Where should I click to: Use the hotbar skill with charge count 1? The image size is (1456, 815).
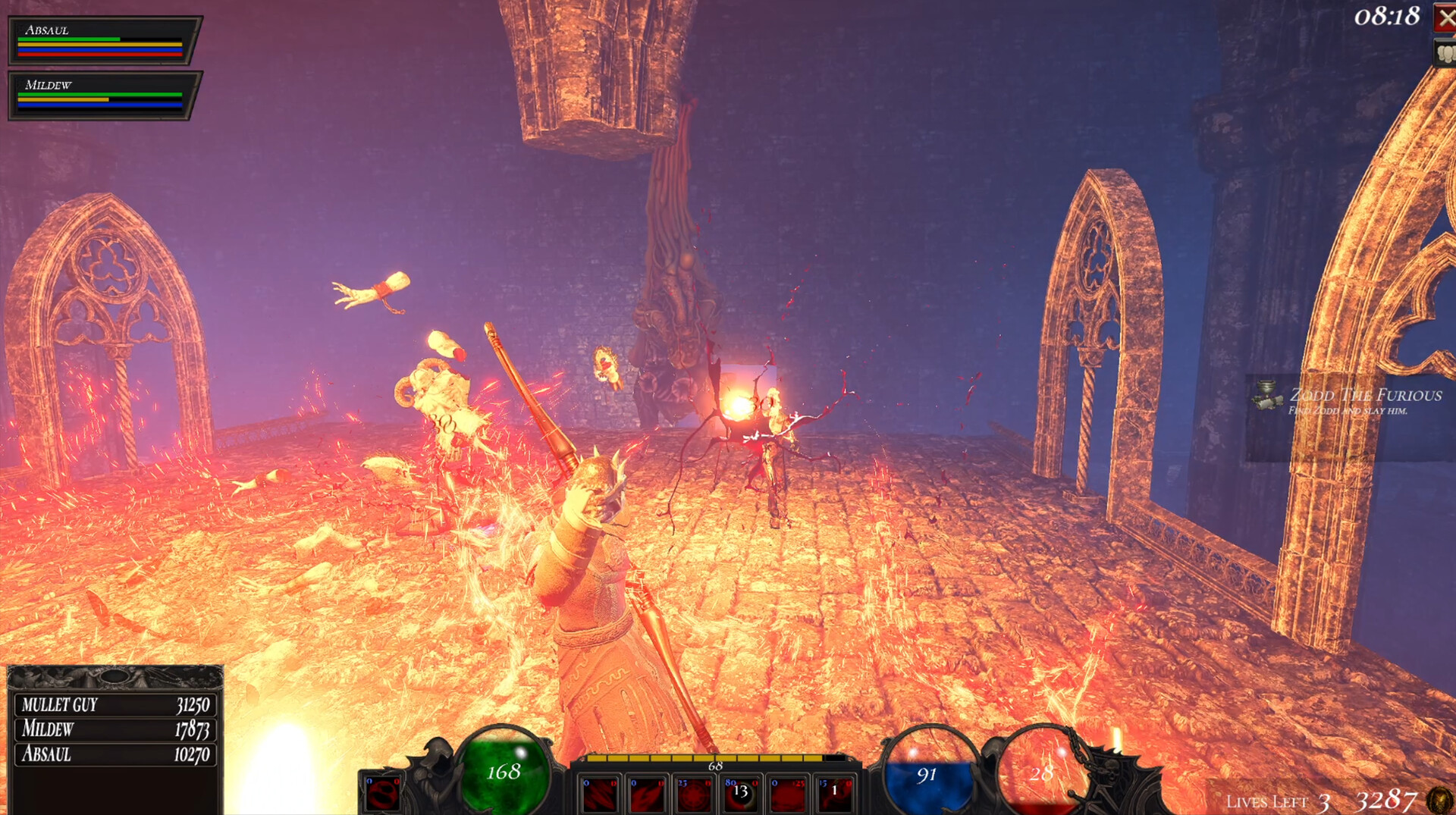[834, 793]
